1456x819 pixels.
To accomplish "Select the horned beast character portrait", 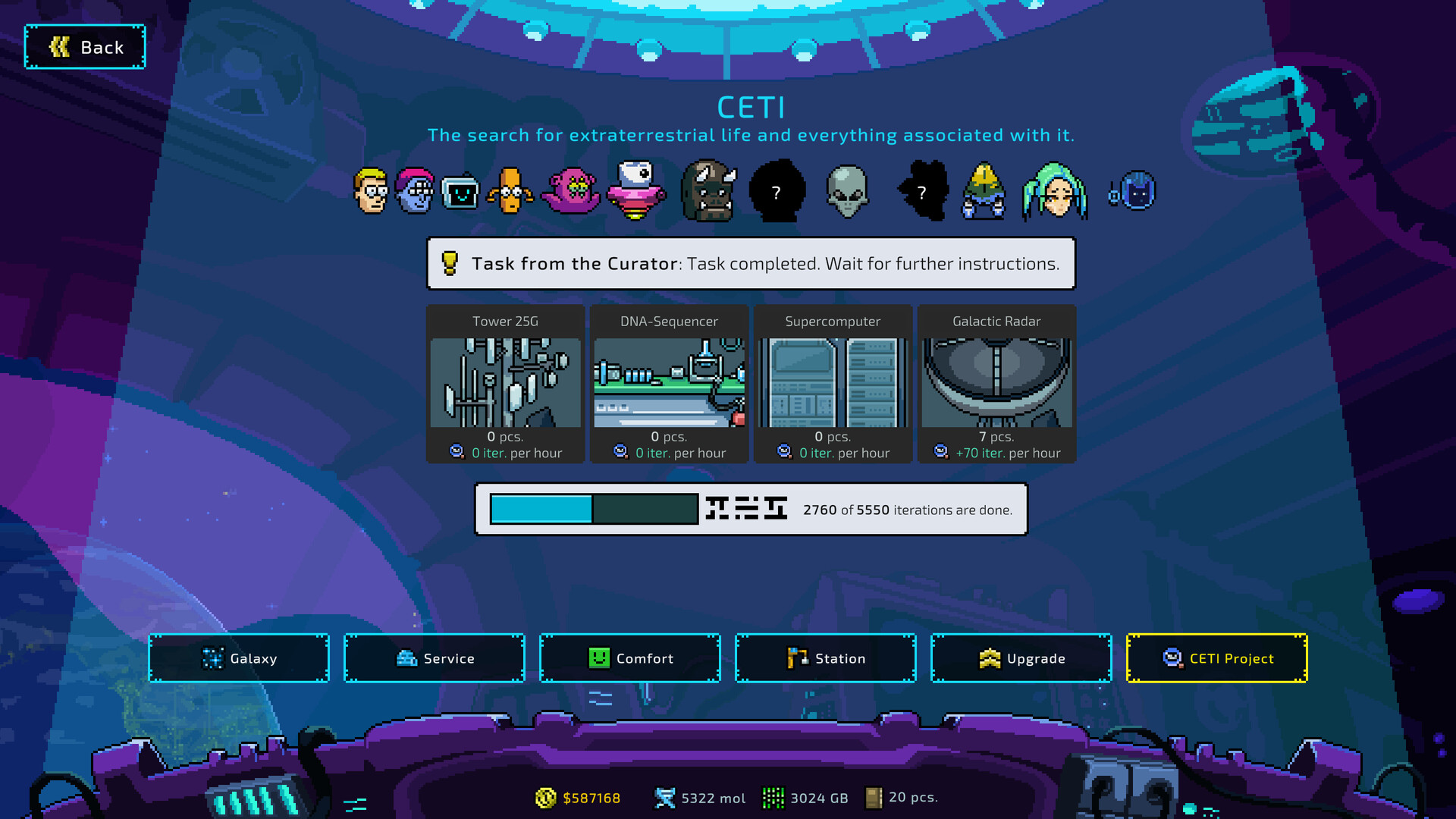I will (x=708, y=192).
